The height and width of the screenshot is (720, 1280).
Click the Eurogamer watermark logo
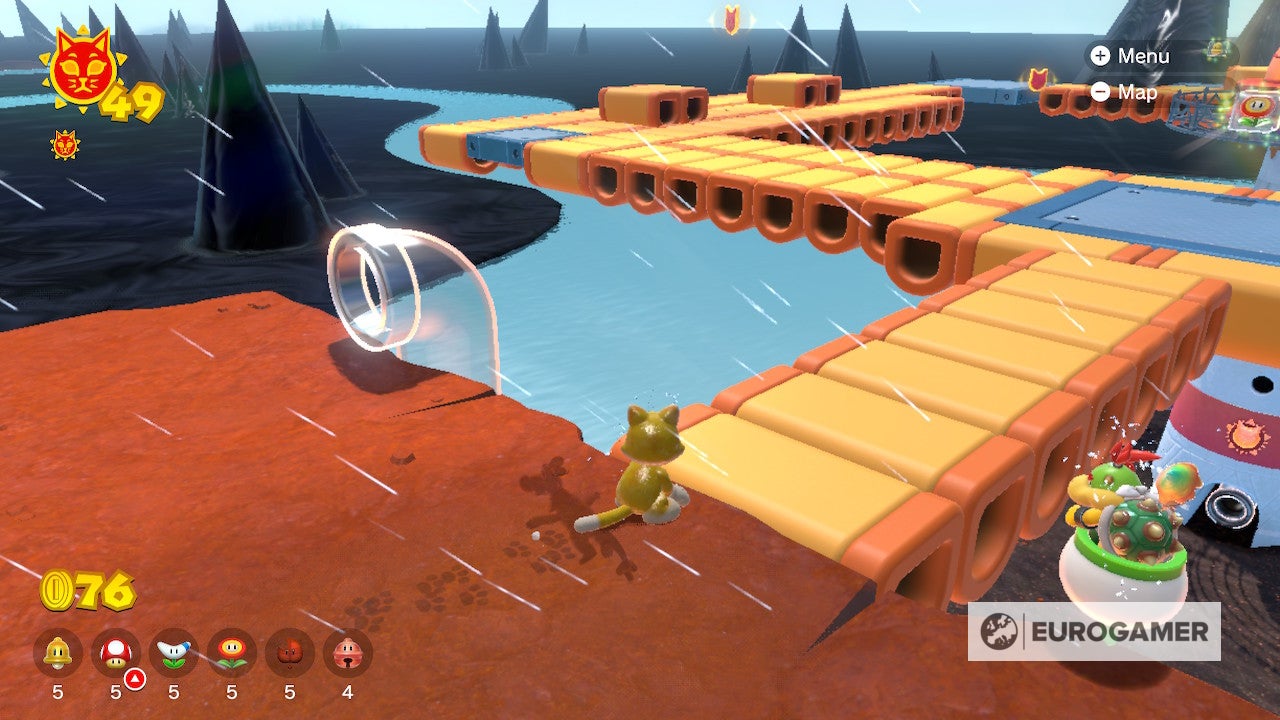point(1094,631)
